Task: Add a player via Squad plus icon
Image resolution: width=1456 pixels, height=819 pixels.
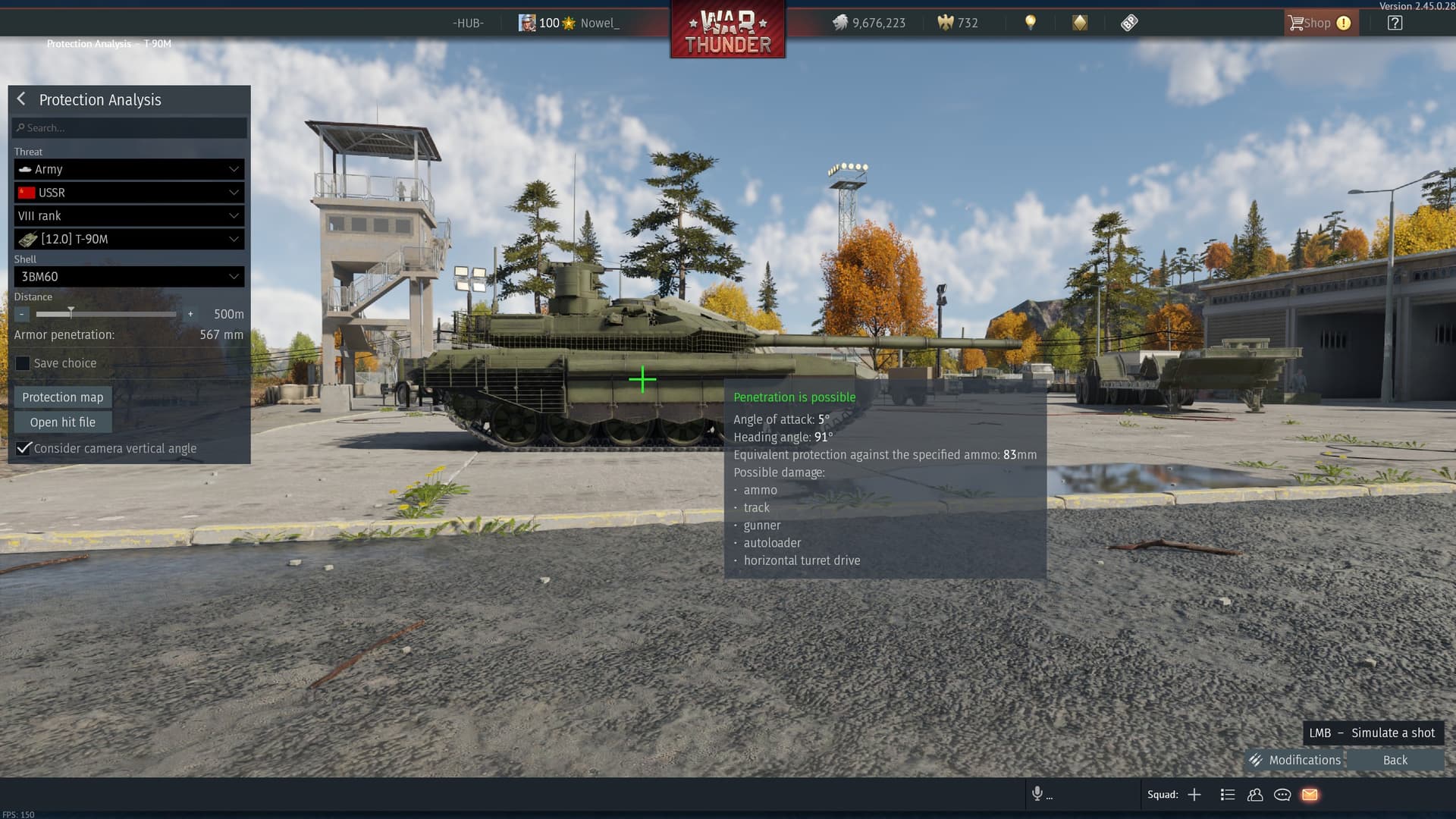Action: [1194, 794]
